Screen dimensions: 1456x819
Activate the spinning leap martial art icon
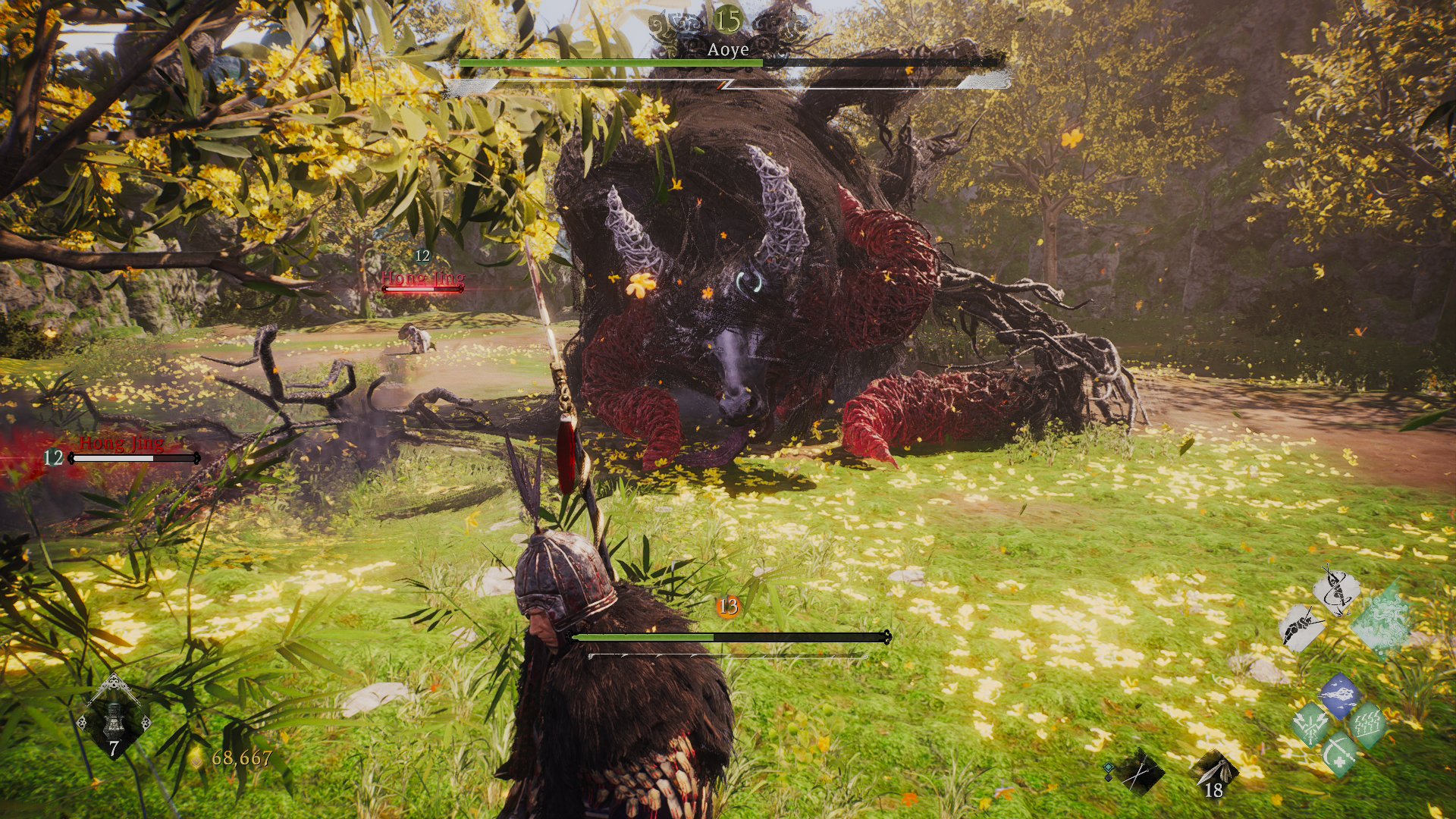1336,591
